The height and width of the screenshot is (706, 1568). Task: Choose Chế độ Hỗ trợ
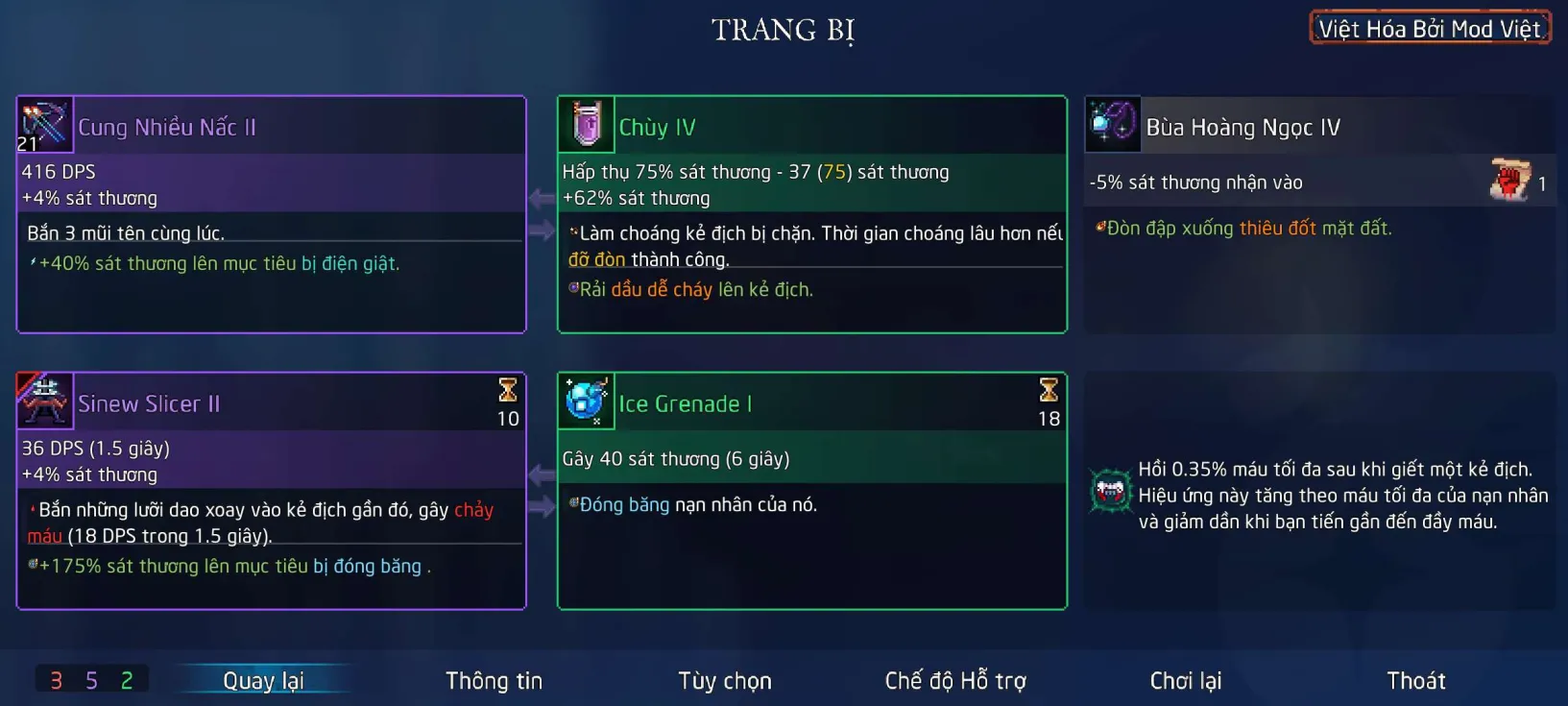click(x=955, y=680)
